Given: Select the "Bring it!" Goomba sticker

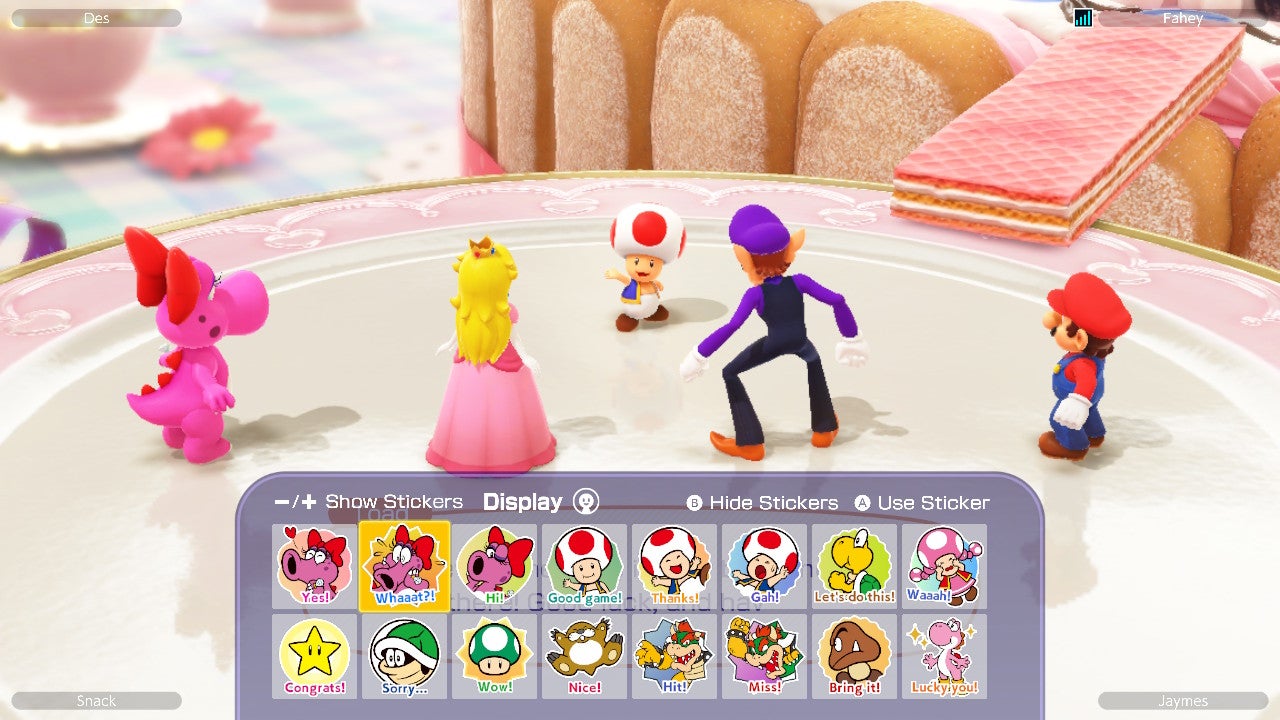Looking at the screenshot, I should [854, 655].
